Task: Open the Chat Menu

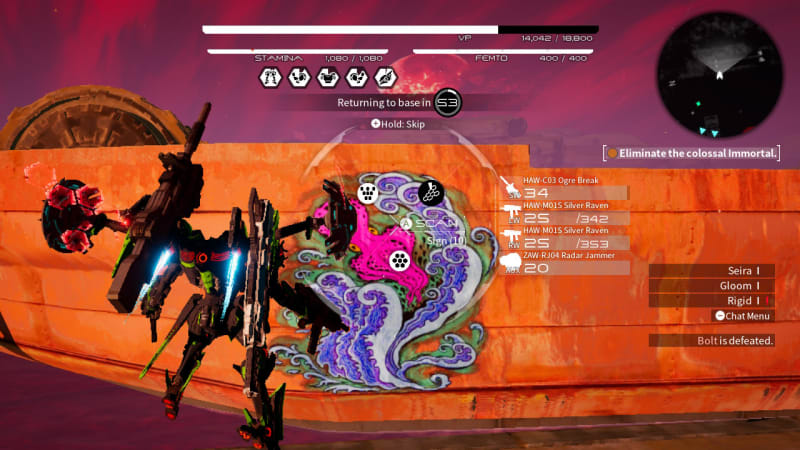Action: 743,315
